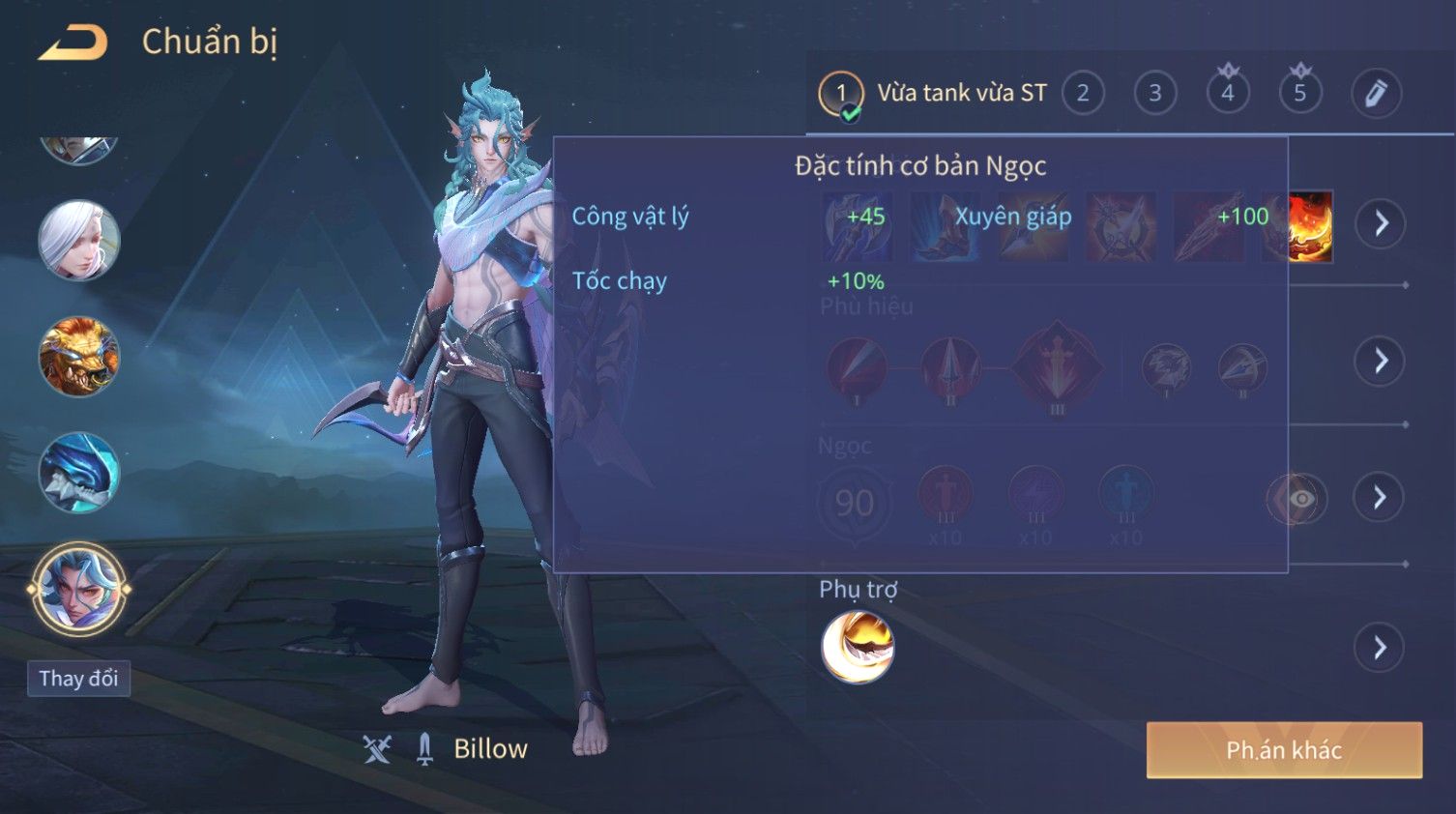The height and width of the screenshot is (814, 1456).
Task: Select the highlighted Billow hero portrait
Action: 79,589
